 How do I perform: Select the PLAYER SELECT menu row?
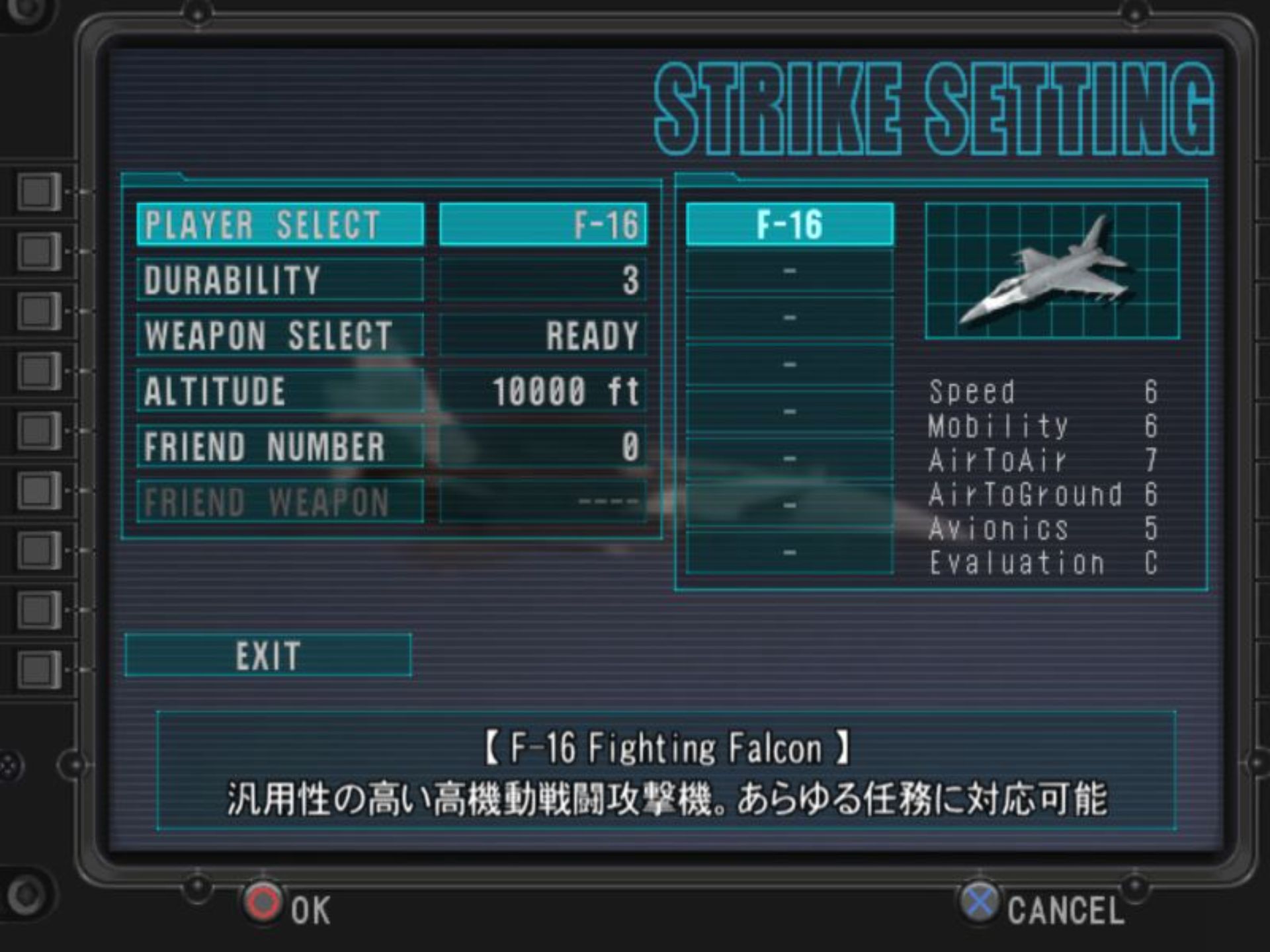(280, 225)
